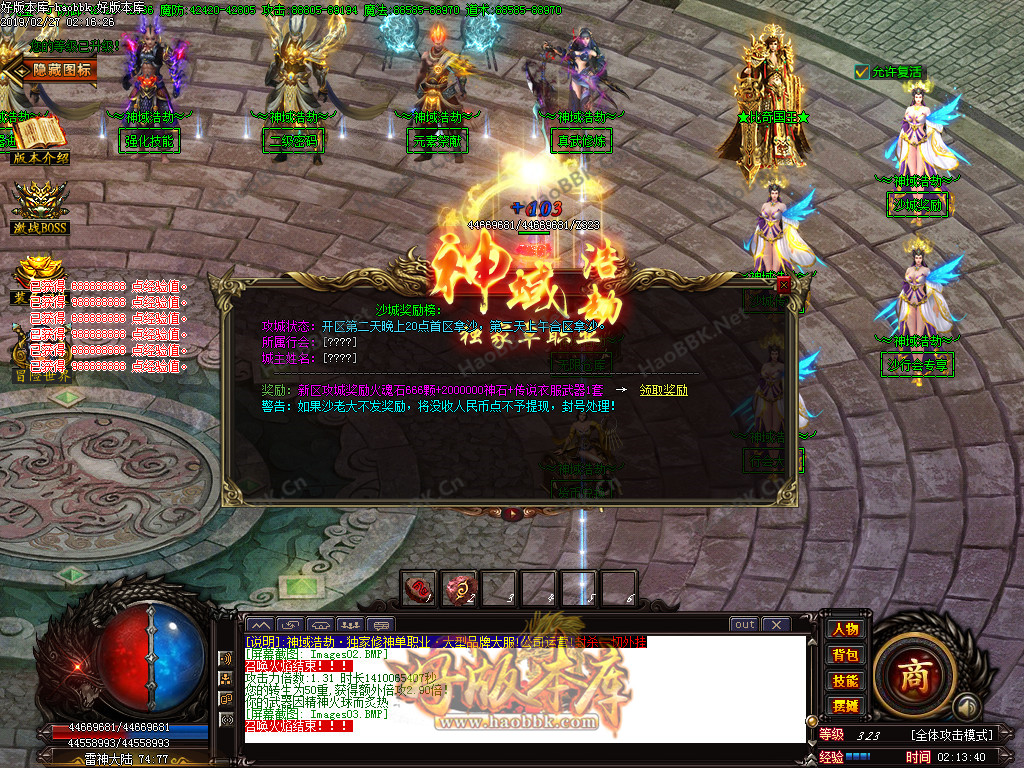The width and height of the screenshot is (1024, 768).
Task: Click the 全体攻击模式 attack mode label
Action: pyautogui.click(x=952, y=735)
